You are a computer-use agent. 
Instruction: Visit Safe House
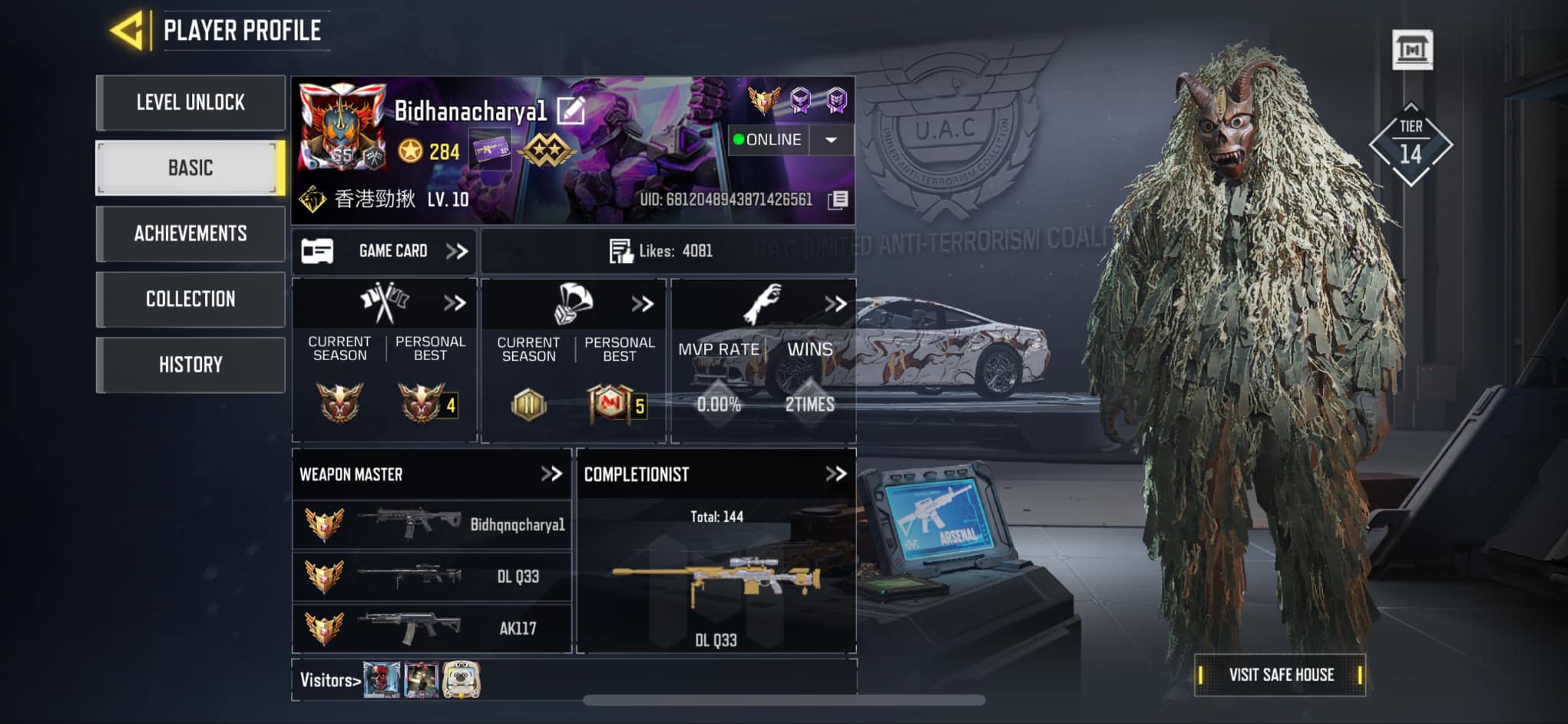tap(1280, 674)
